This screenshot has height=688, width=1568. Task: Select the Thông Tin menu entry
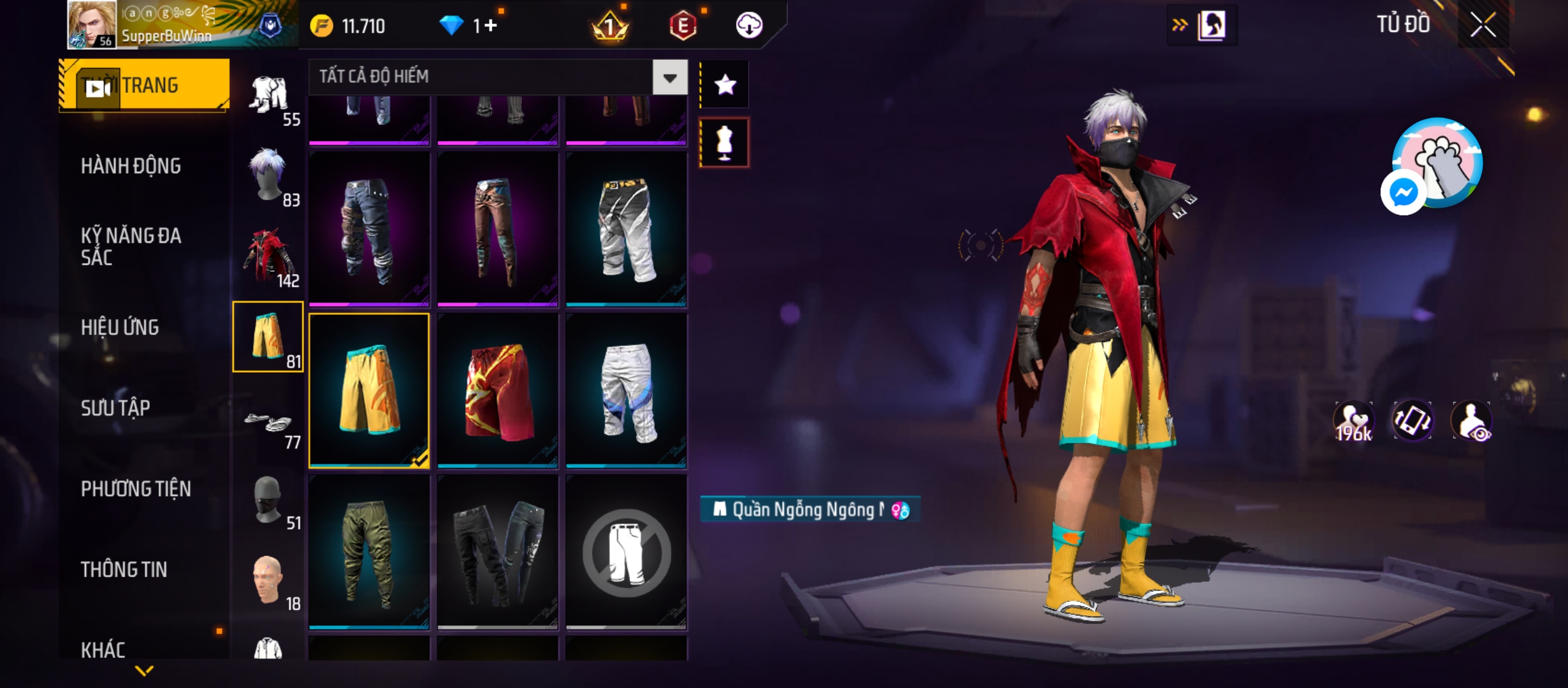click(x=124, y=570)
